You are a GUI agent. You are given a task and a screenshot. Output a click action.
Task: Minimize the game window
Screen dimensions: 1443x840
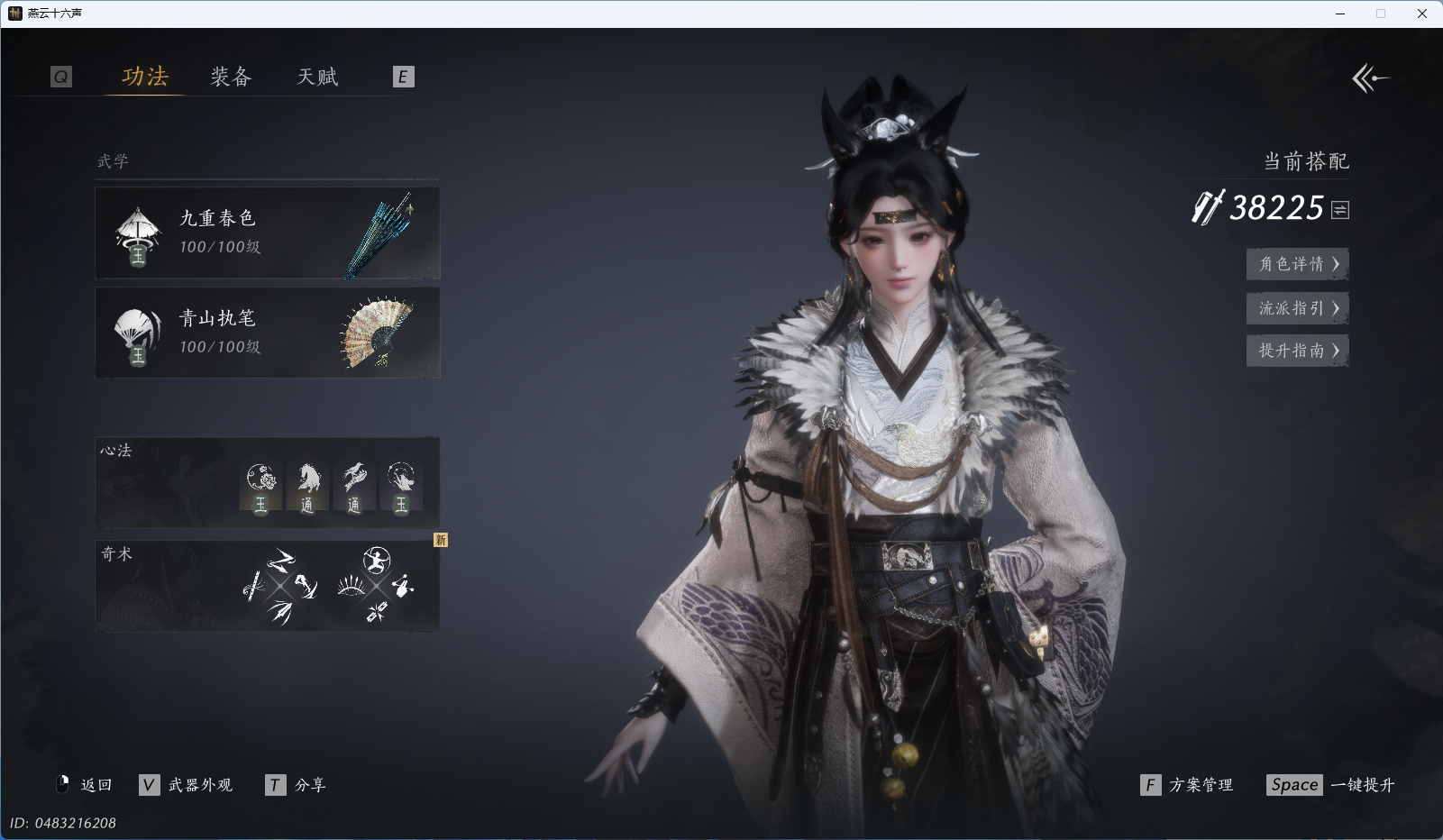(x=1340, y=14)
